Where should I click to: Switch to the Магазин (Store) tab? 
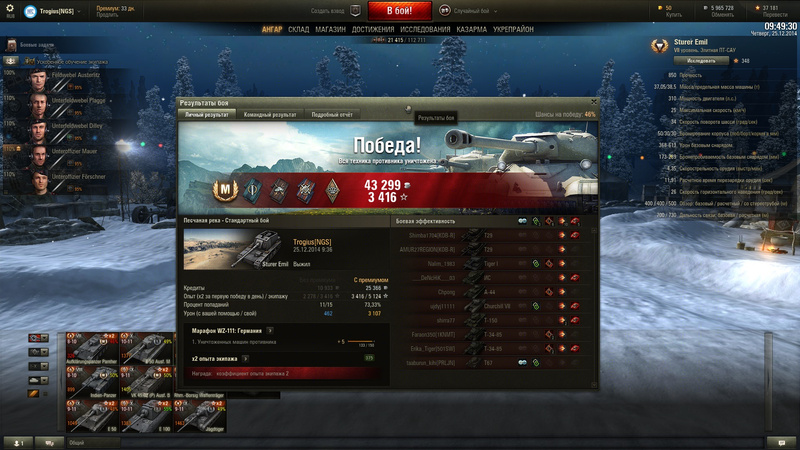(330, 30)
